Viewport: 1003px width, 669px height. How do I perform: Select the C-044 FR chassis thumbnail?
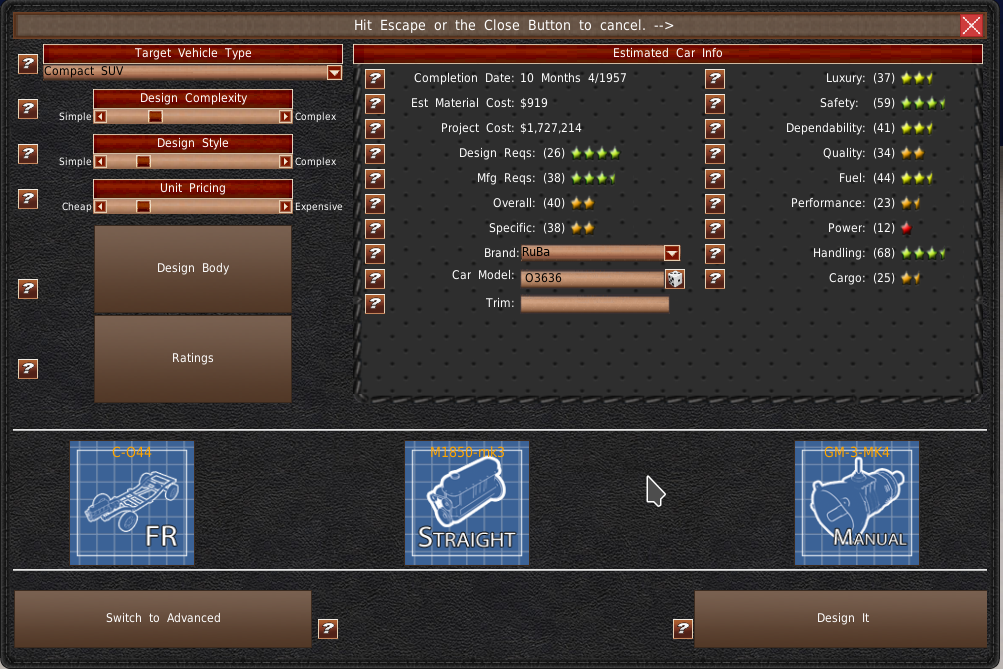pos(132,503)
